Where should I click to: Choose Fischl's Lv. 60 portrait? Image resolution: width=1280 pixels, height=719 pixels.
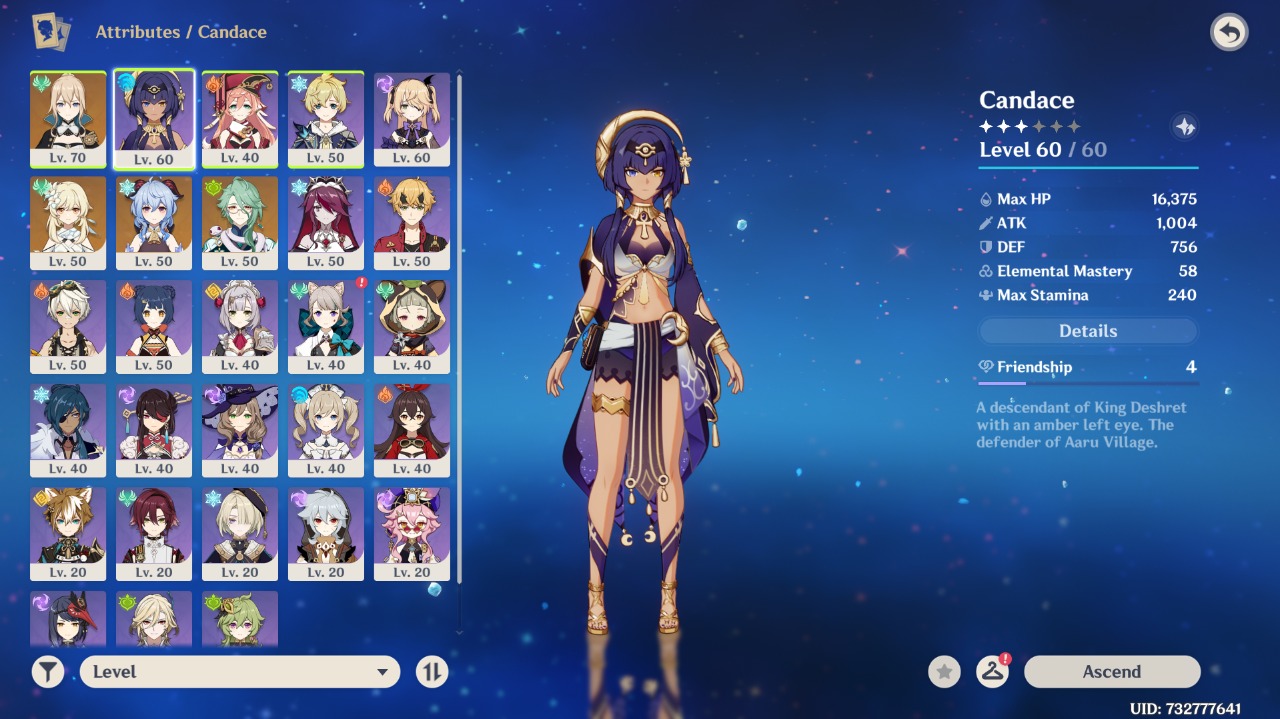click(x=412, y=118)
